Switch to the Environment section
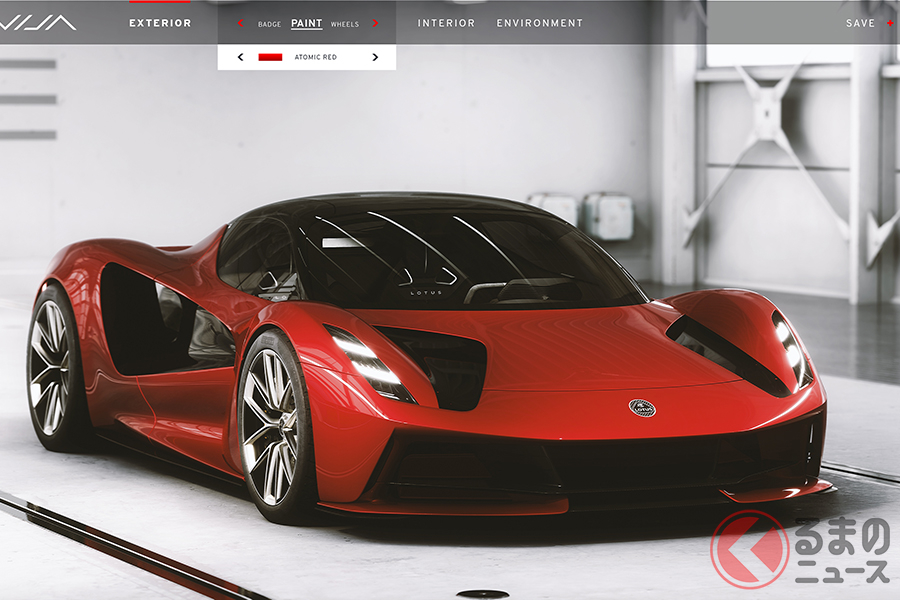This screenshot has height=600, width=900. pos(539,23)
